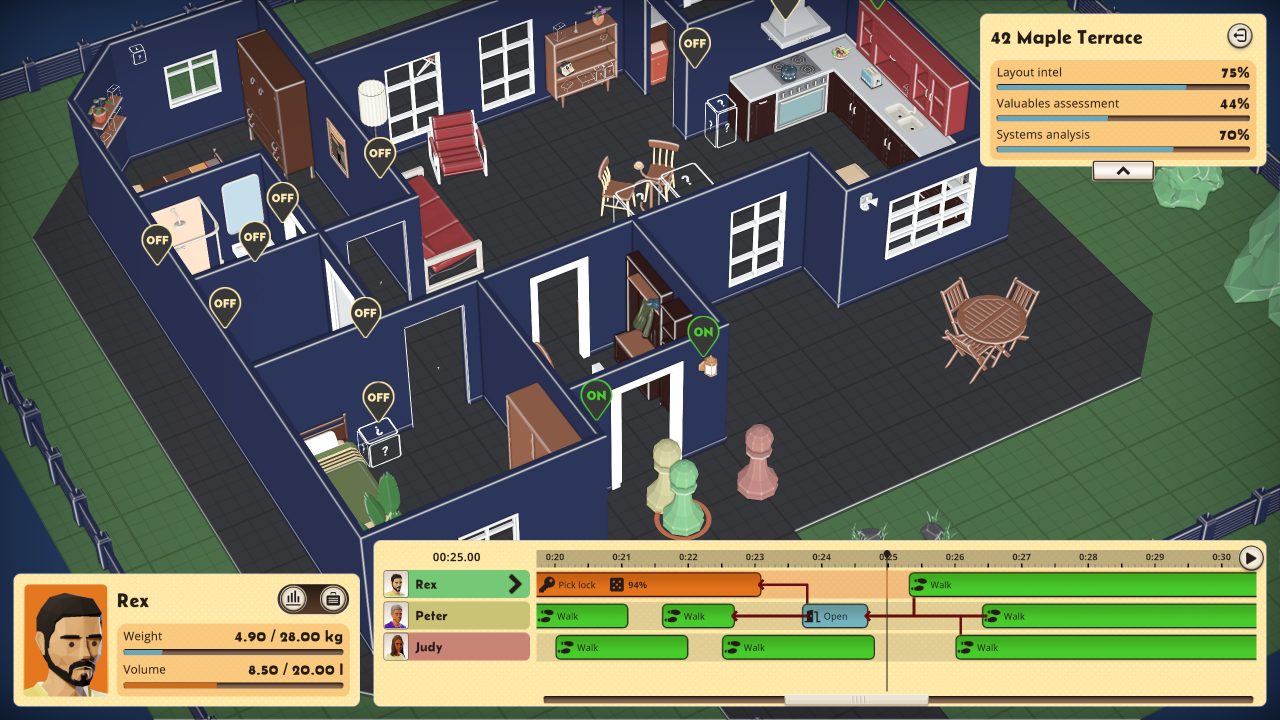Click the timeline's horizontal scrollbar handle
Screen dimensions: 1280x720
tap(854, 700)
